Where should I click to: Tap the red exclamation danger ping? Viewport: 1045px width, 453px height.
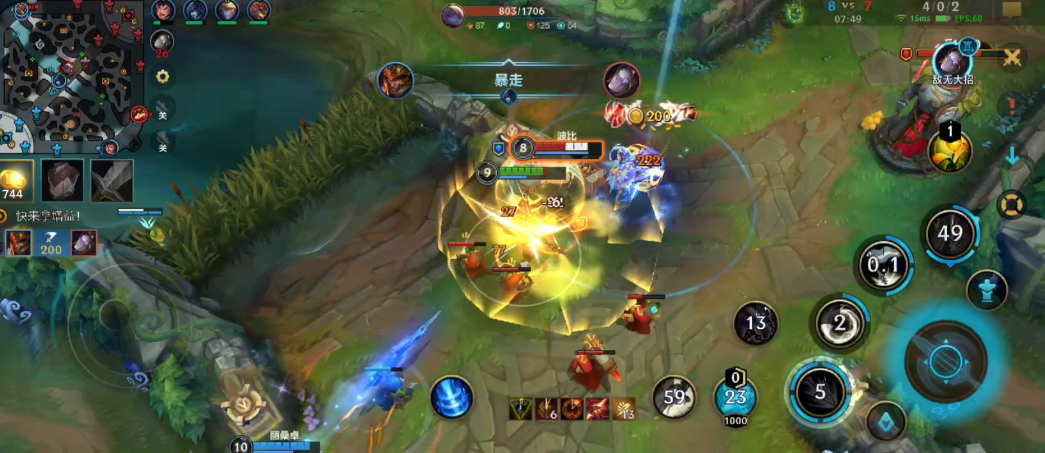1012,104
